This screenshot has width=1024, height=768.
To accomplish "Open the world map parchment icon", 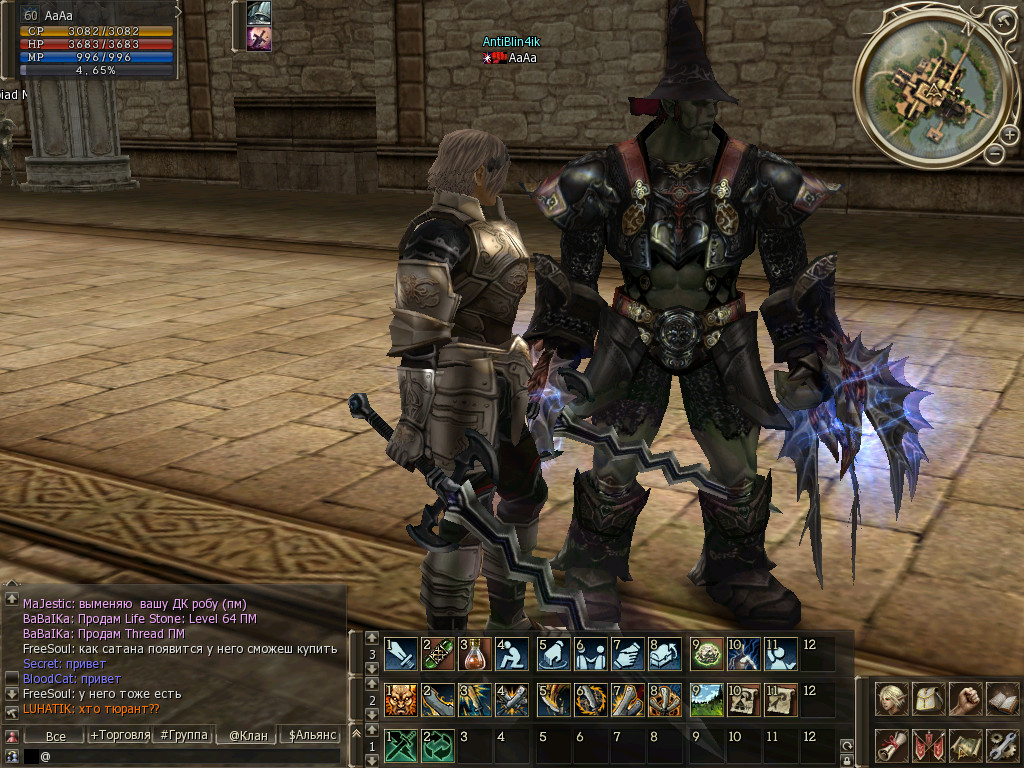I will (x=965, y=744).
